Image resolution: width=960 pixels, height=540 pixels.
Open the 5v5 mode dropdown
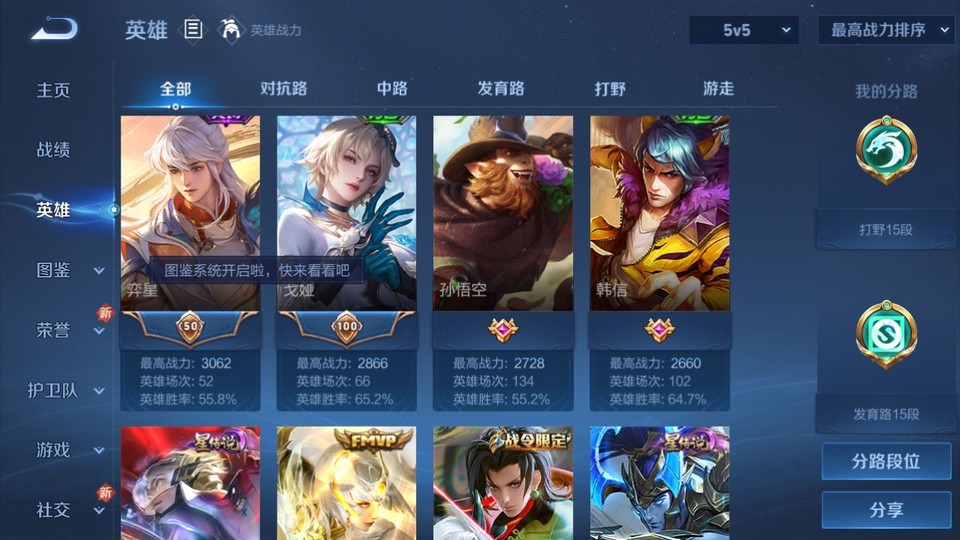coord(744,30)
